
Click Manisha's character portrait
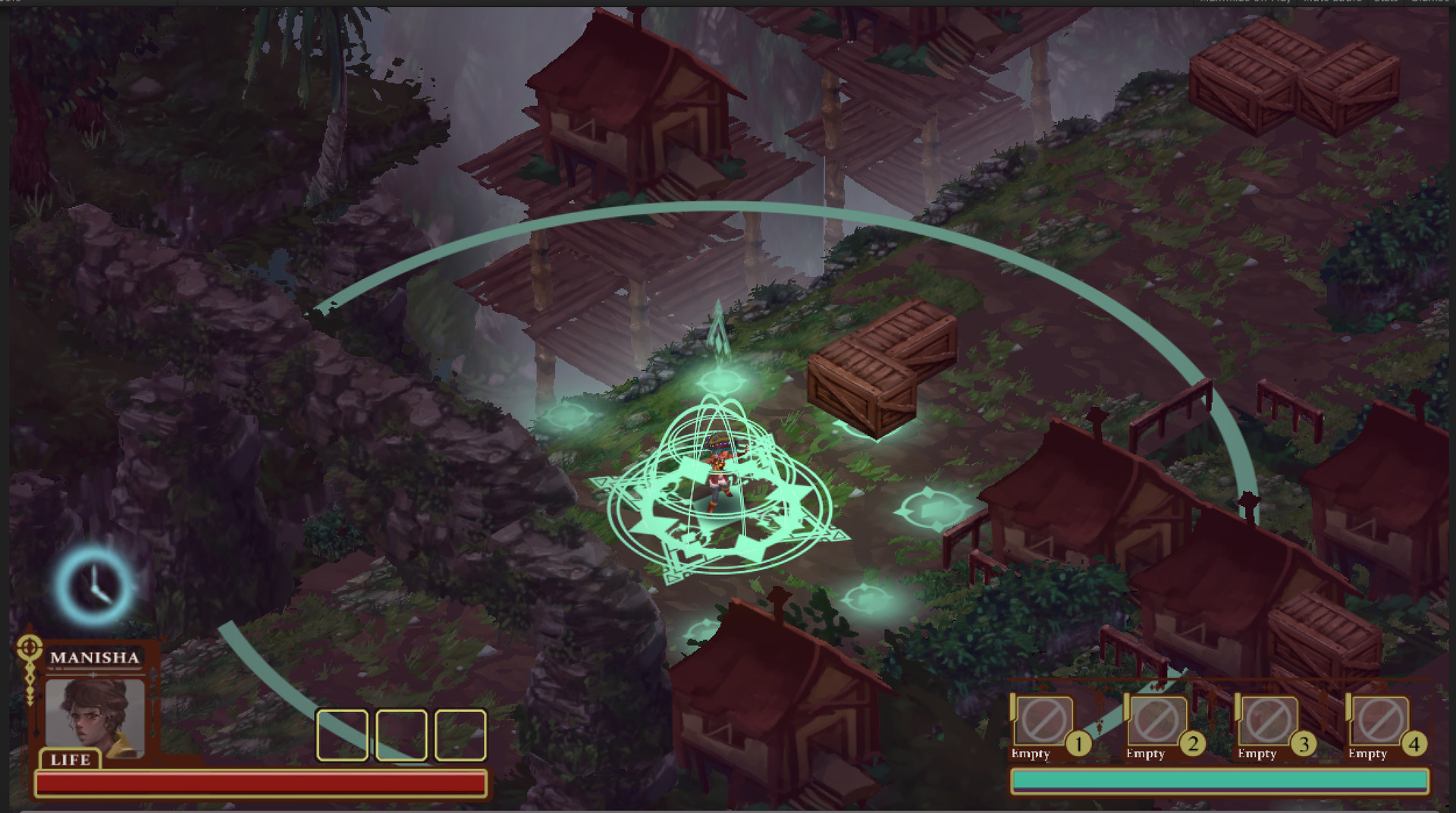click(x=95, y=715)
